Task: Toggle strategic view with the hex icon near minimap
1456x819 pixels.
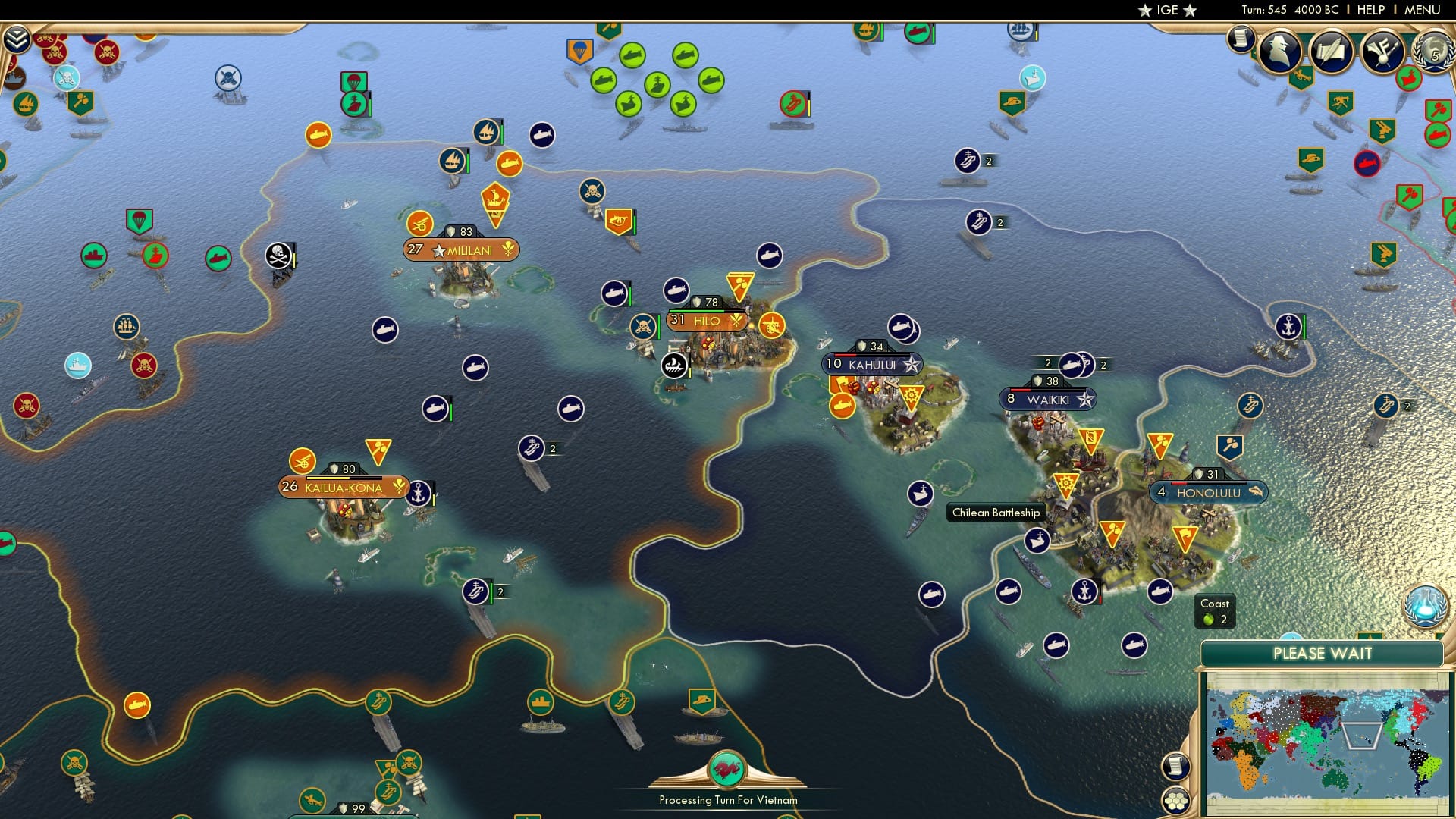Action: pos(1176,800)
